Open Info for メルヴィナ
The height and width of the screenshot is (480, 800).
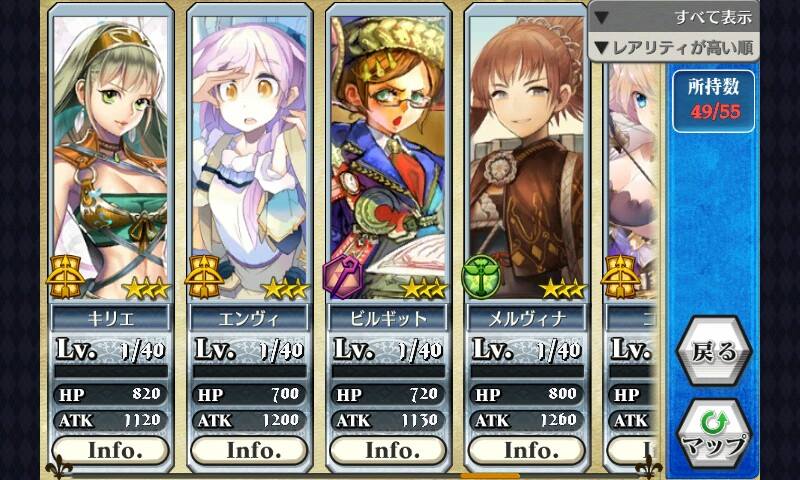530,449
